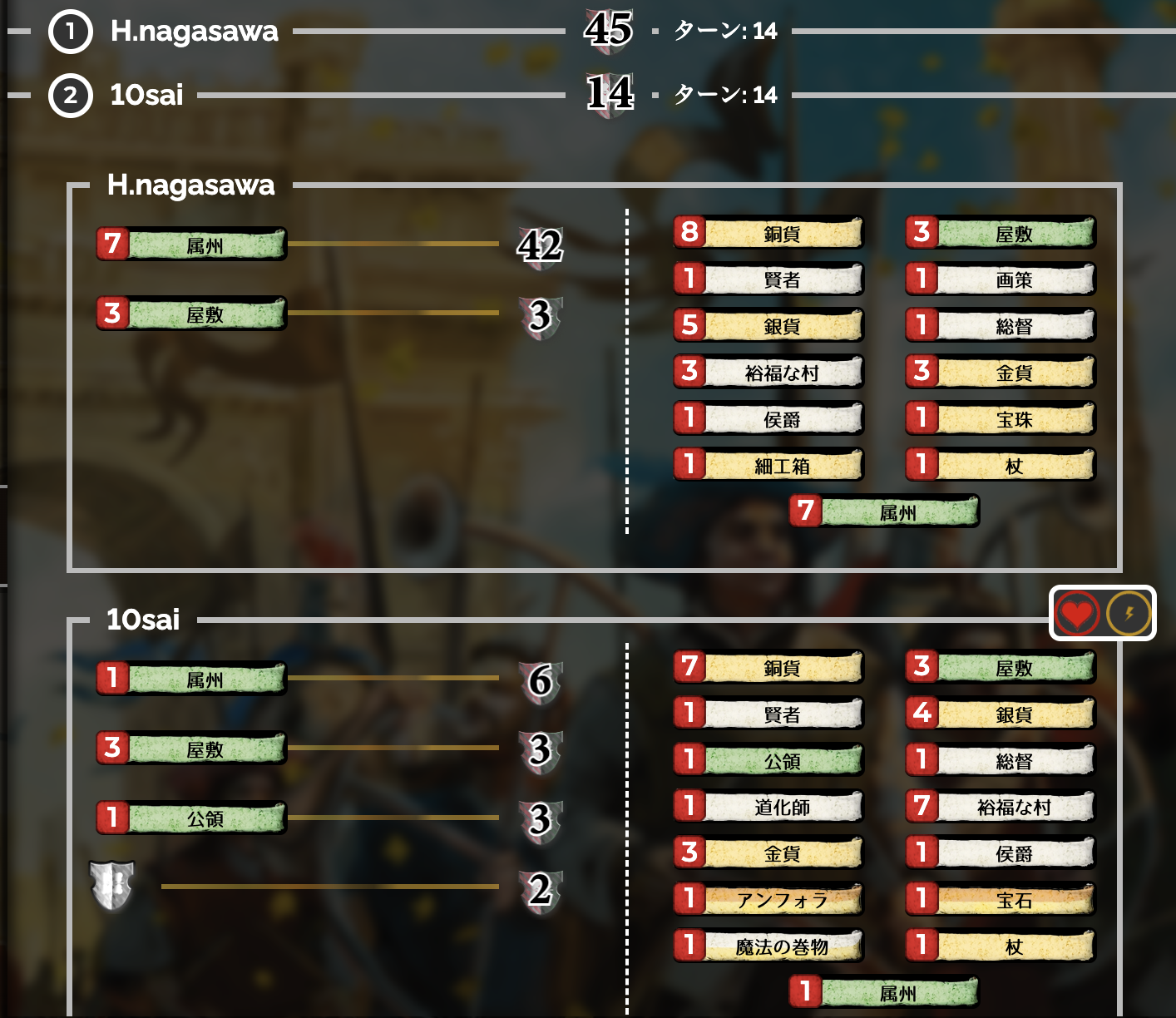Open the H.nagasawa section header
Screen dimensions: 1176x1018
click(191, 186)
